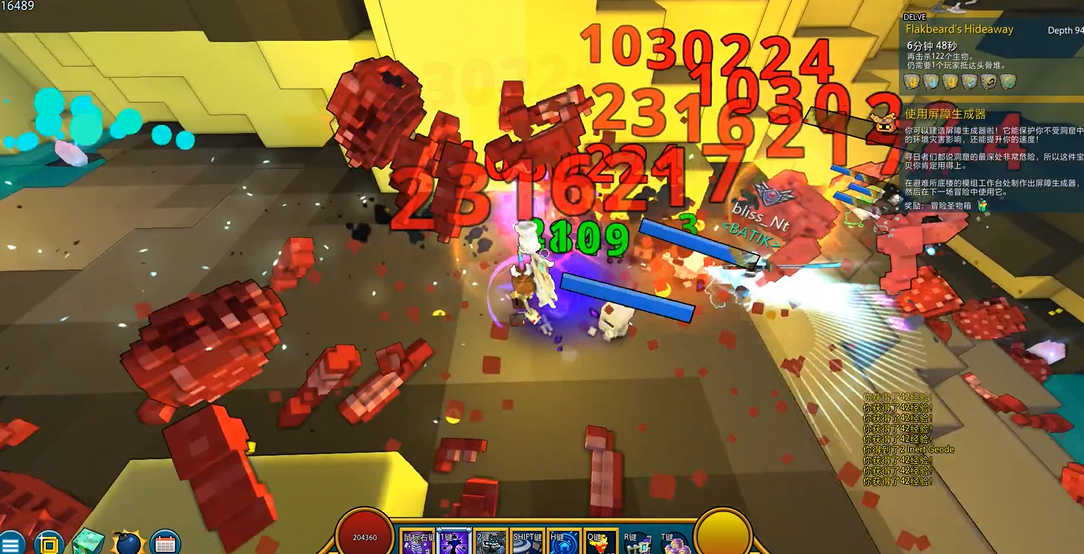
Task: Select the 使用屏障生成器 quest entry
Action: coord(945,114)
